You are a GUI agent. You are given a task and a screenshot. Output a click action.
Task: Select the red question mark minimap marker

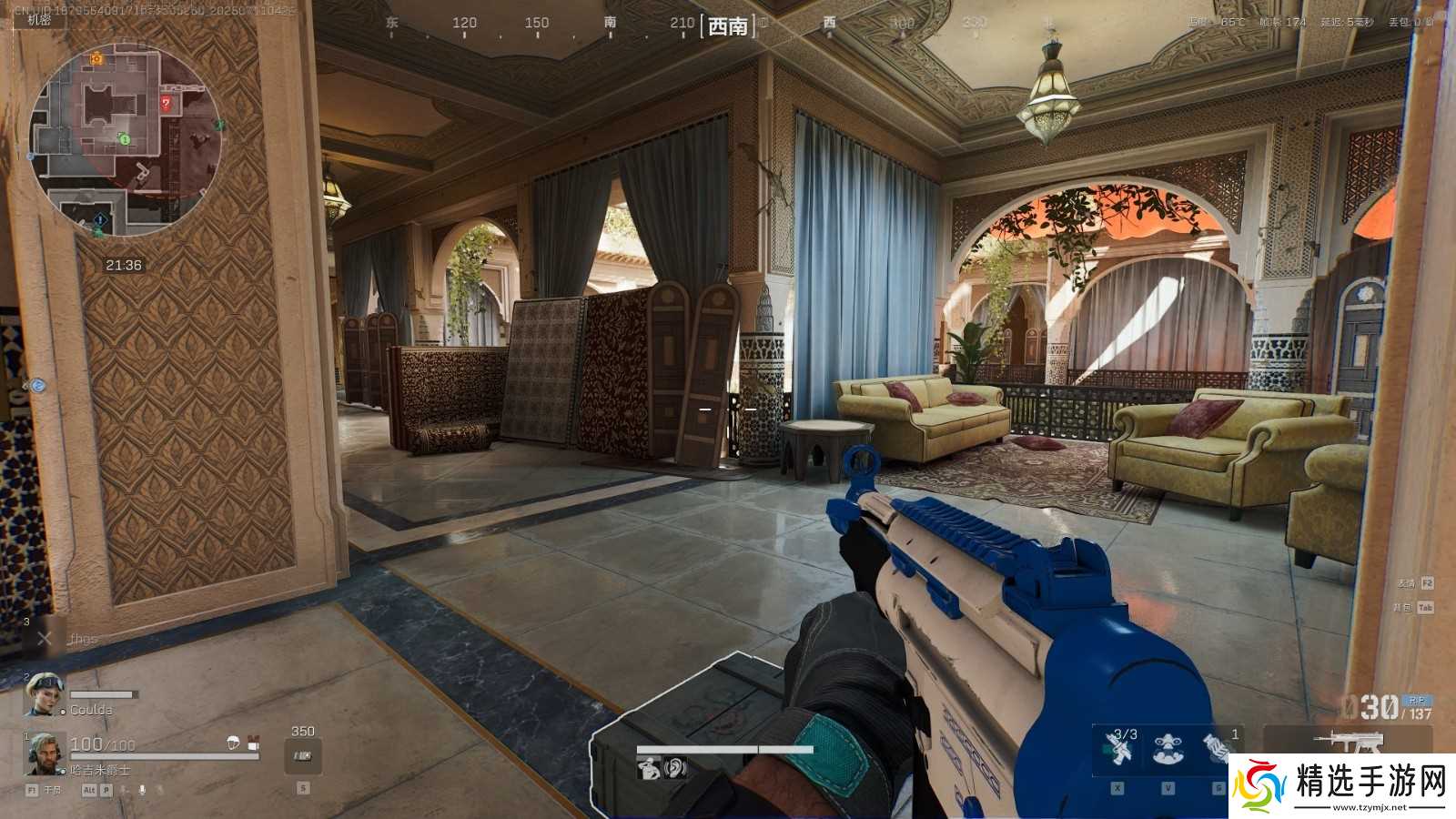(x=166, y=103)
